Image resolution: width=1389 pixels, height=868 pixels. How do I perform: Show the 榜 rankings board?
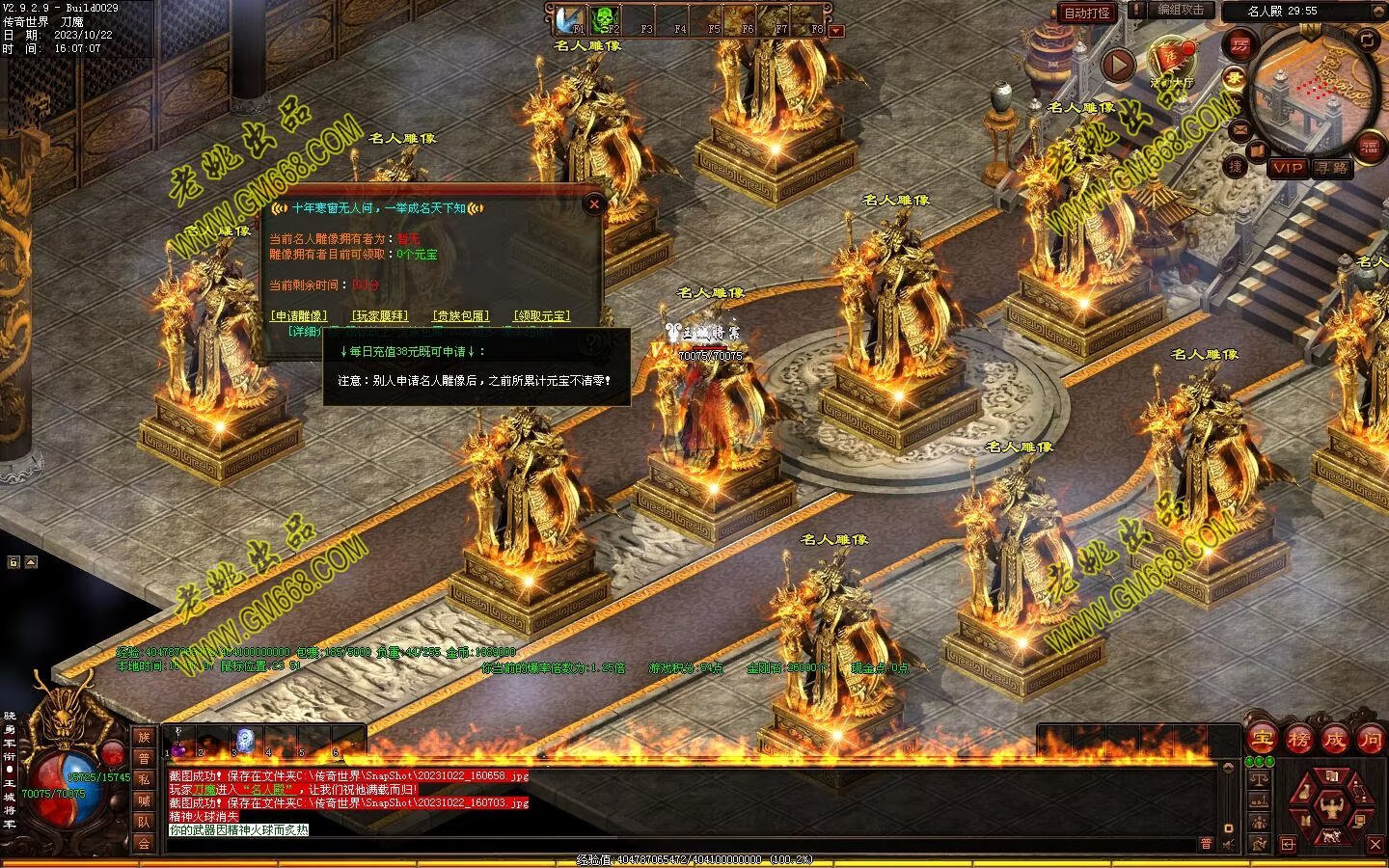click(1298, 740)
